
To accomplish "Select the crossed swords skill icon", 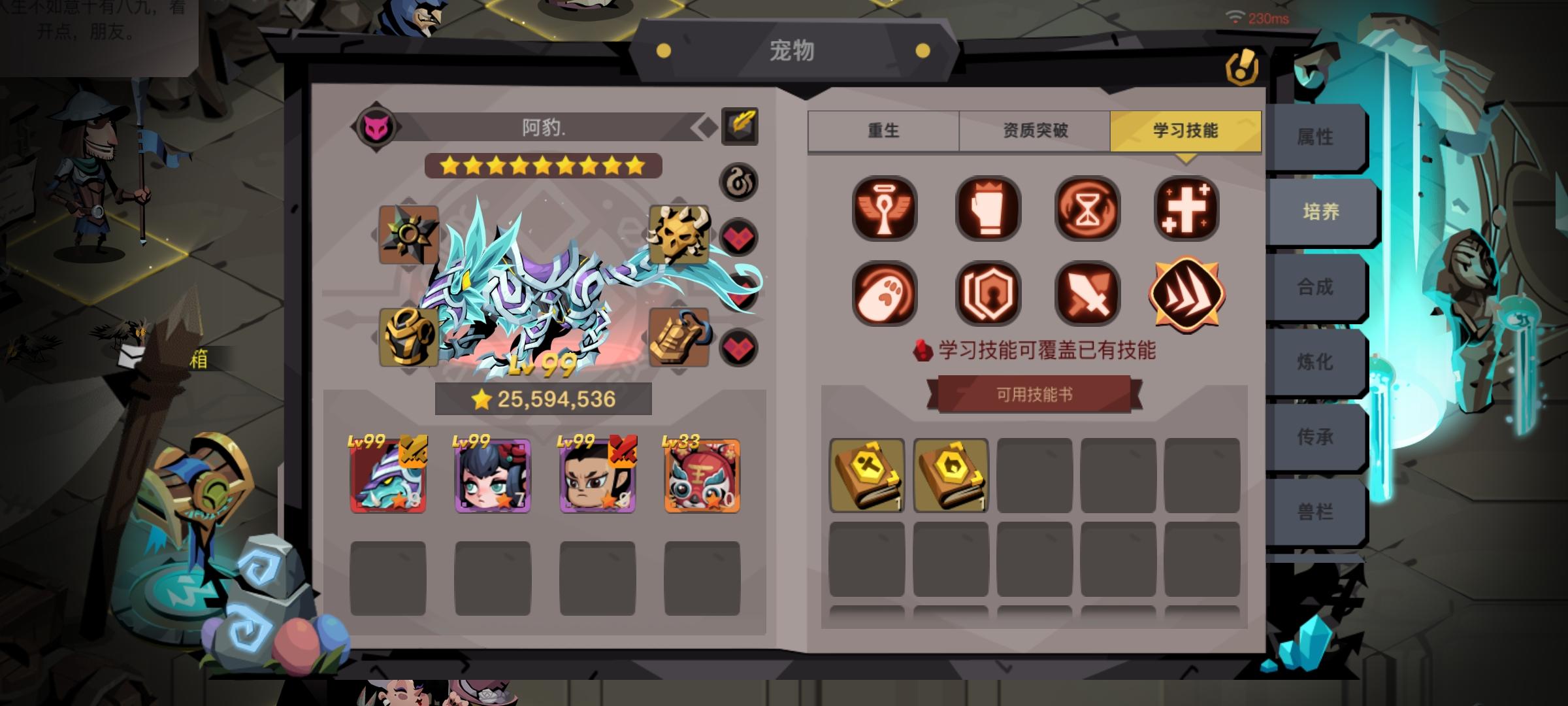I will 1086,295.
